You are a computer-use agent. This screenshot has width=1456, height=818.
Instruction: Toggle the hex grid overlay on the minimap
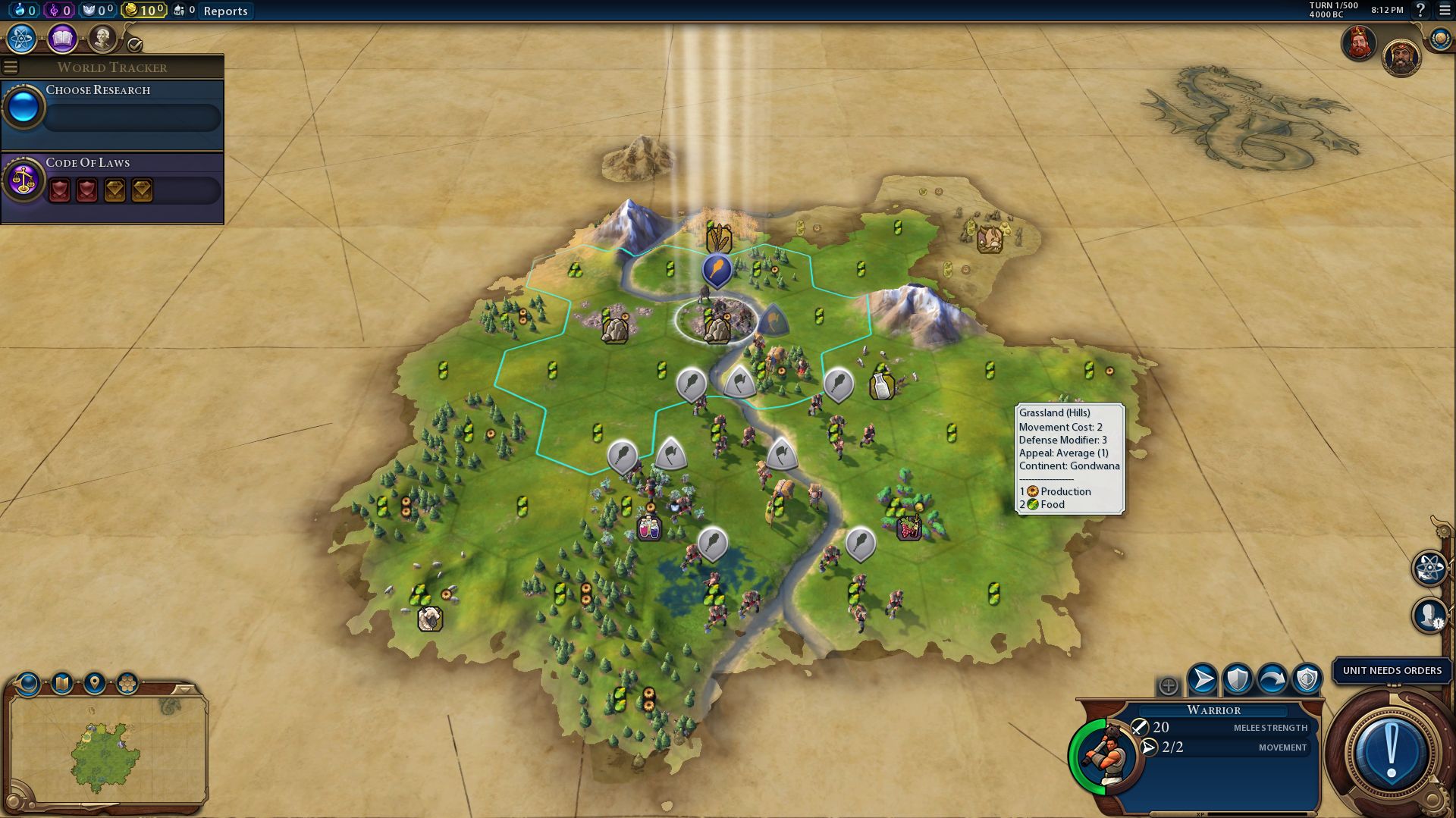(128, 682)
